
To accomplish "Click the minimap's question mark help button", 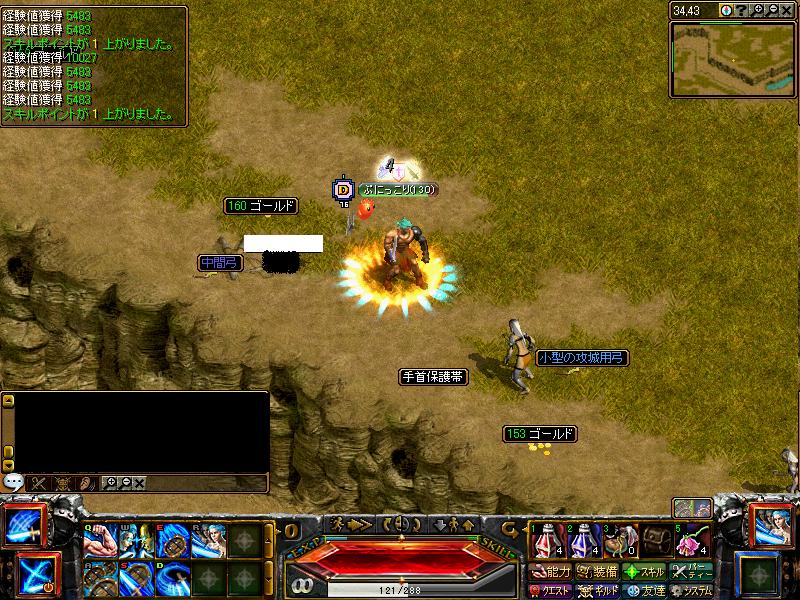I will (741, 10).
